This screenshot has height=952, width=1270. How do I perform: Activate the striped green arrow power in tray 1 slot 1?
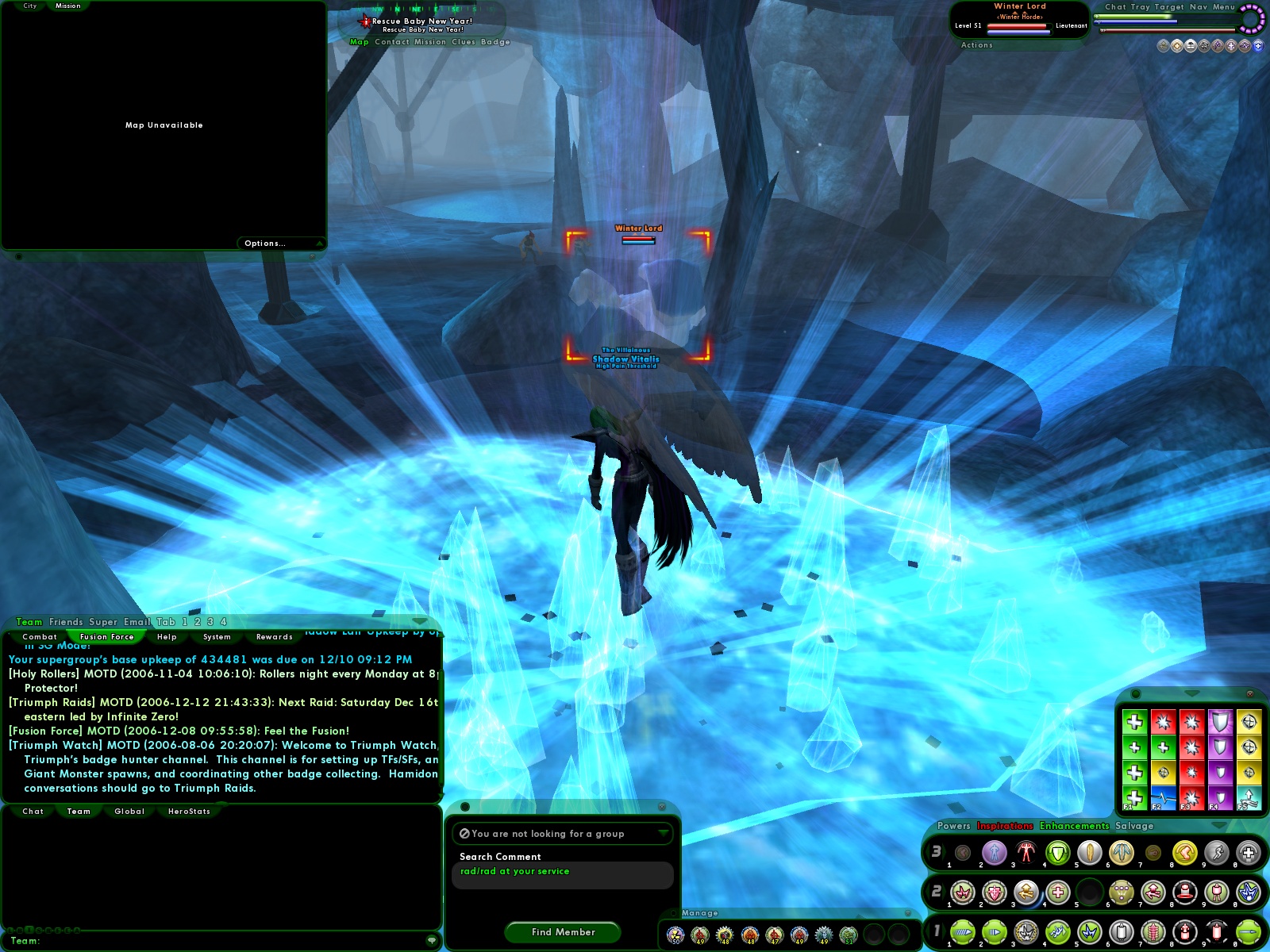(963, 931)
